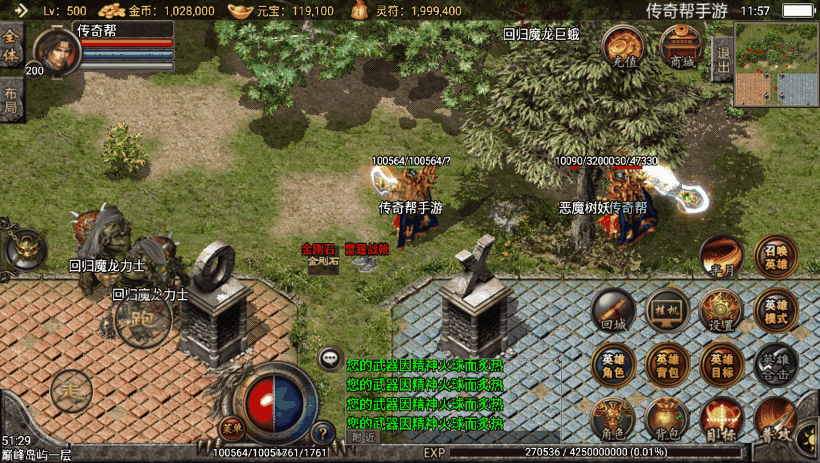Open the minimap

[777, 65]
